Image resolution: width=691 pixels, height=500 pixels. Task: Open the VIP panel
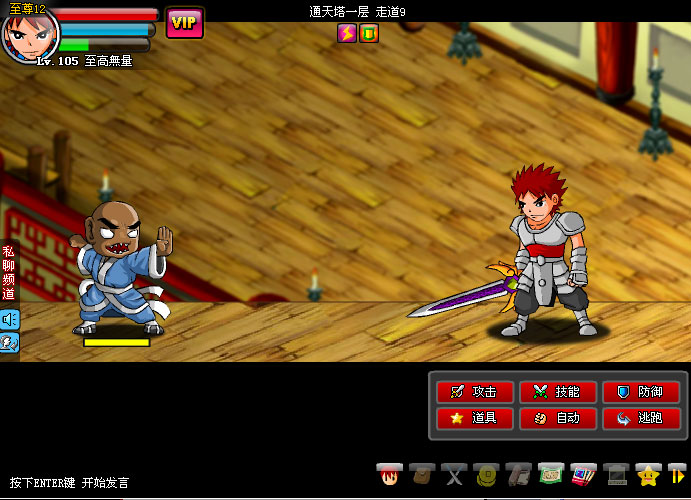click(x=184, y=23)
